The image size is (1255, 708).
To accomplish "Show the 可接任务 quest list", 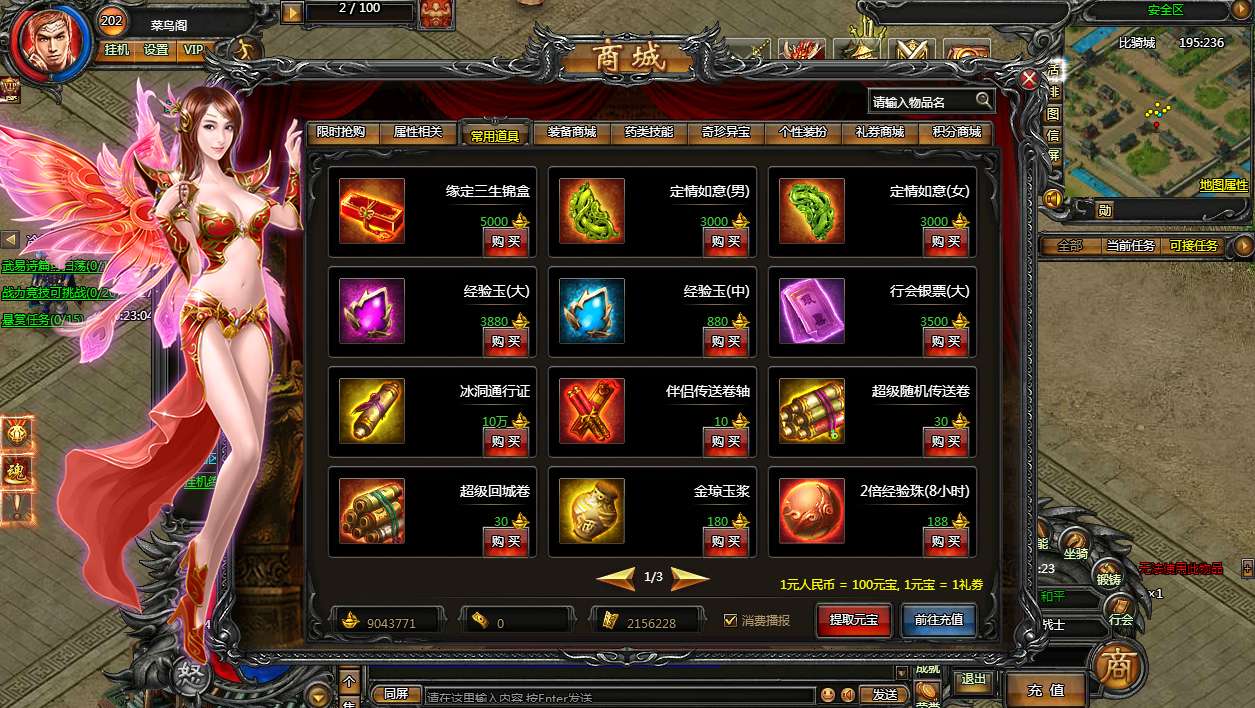I will click(1194, 246).
